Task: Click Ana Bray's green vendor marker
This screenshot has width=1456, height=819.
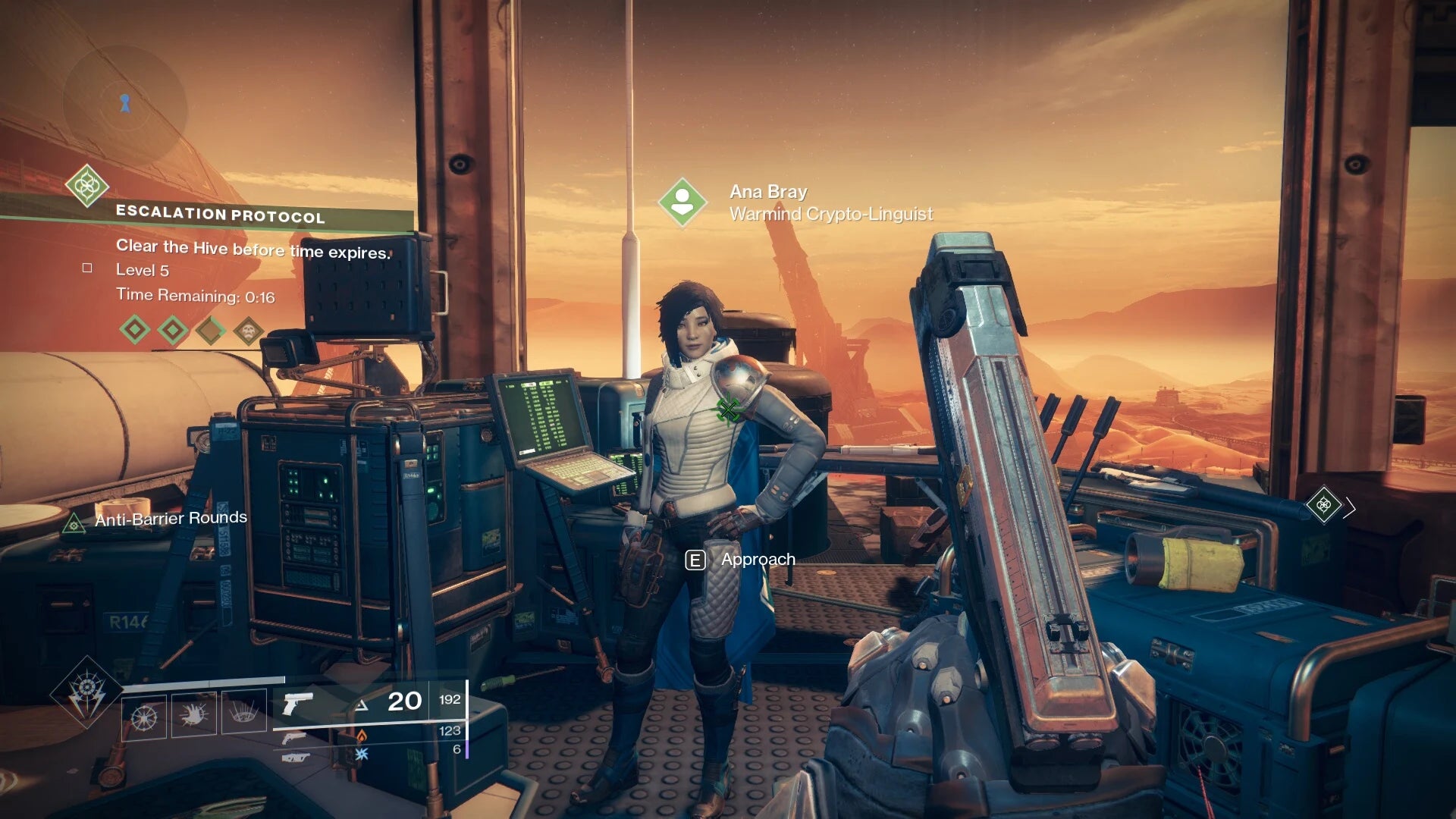Action: click(682, 202)
